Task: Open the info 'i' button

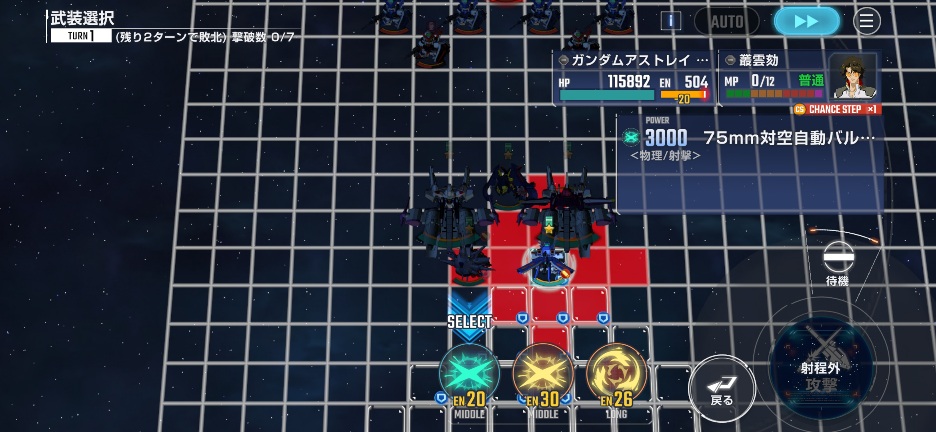Action: pos(671,21)
